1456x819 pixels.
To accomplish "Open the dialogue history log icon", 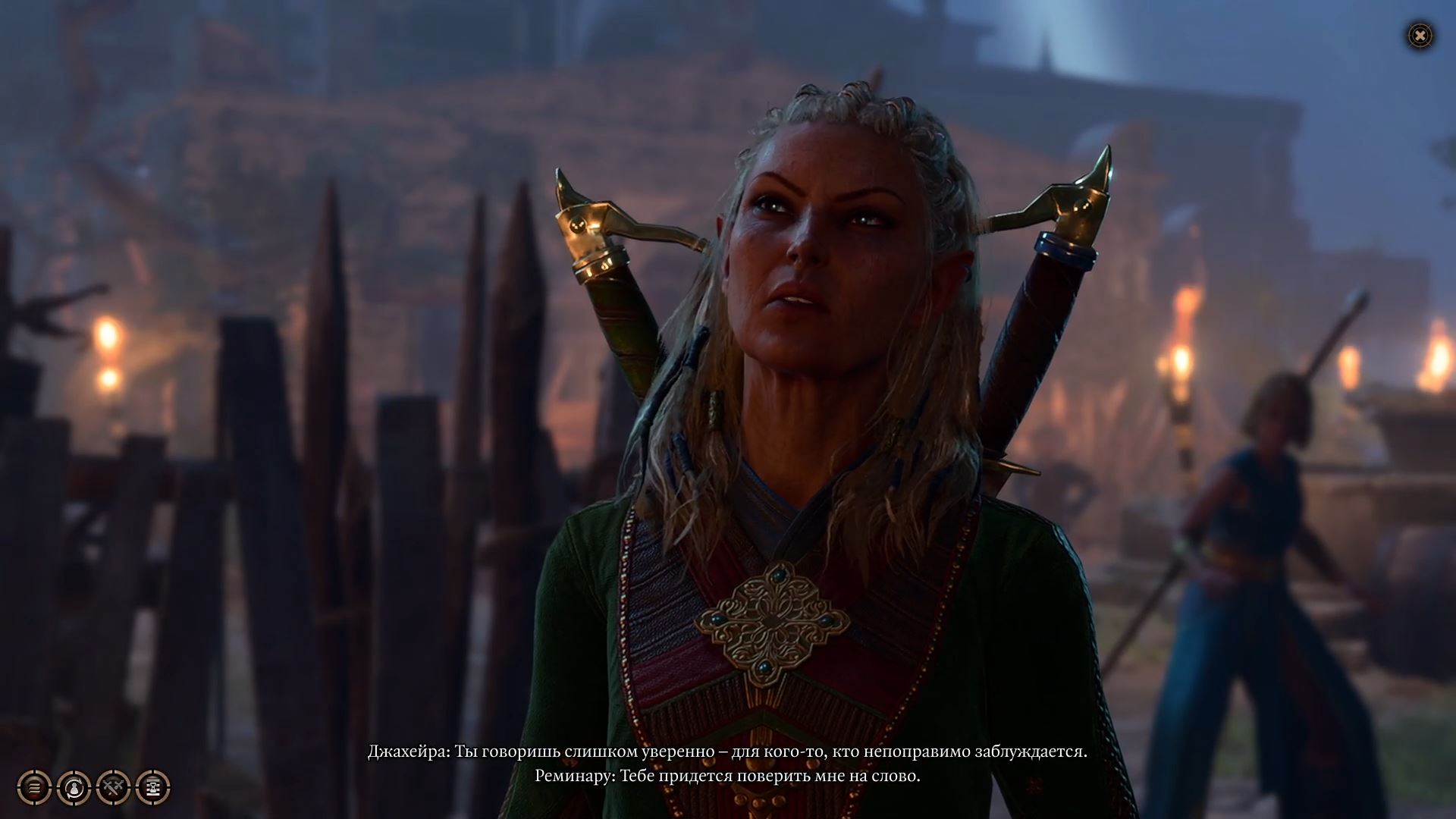I will click(34, 787).
